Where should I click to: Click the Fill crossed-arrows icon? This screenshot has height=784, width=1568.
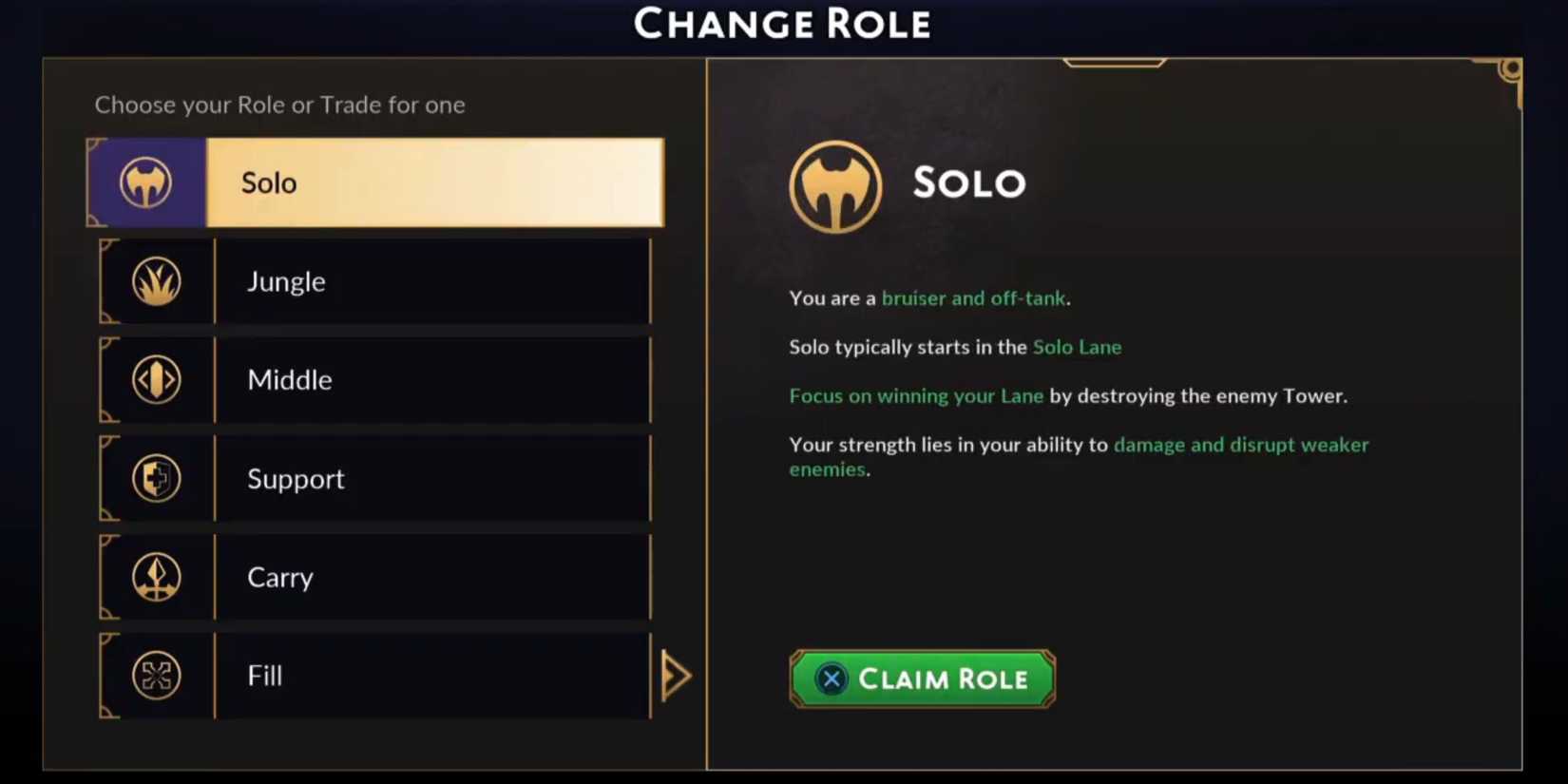click(155, 676)
